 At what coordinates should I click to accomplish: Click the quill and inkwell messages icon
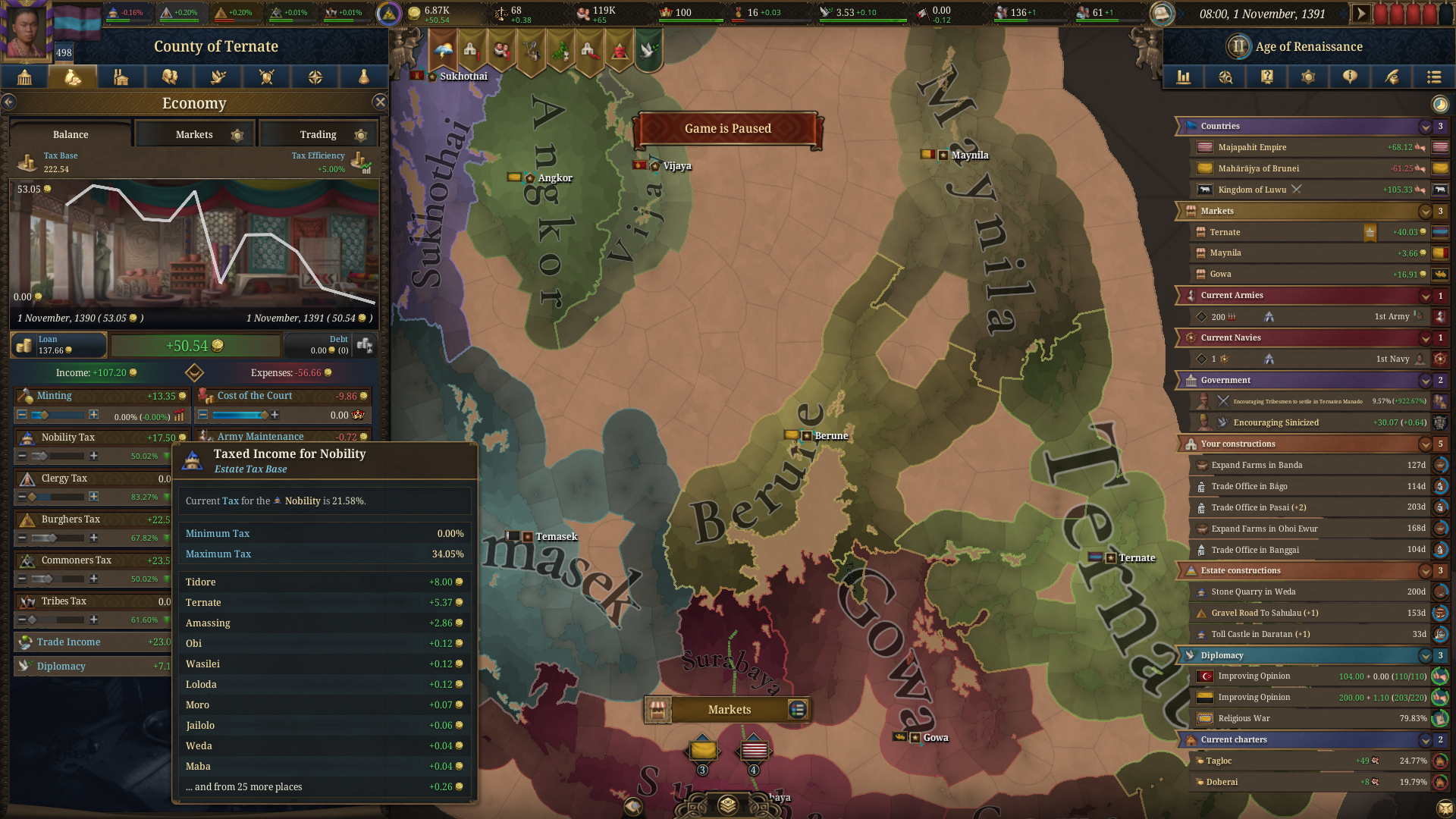(1392, 77)
